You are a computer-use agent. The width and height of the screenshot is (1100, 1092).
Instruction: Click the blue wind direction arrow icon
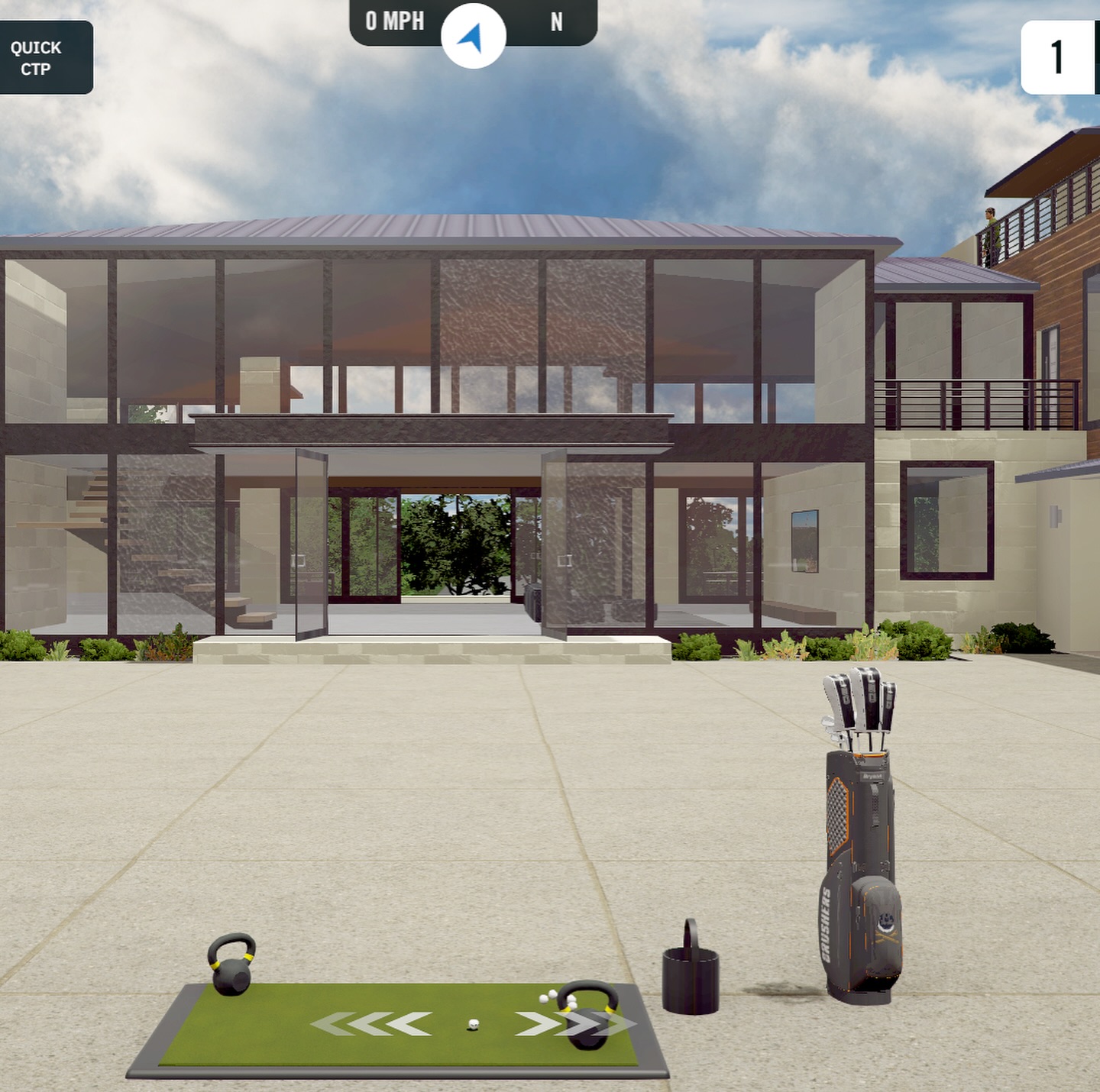click(473, 37)
